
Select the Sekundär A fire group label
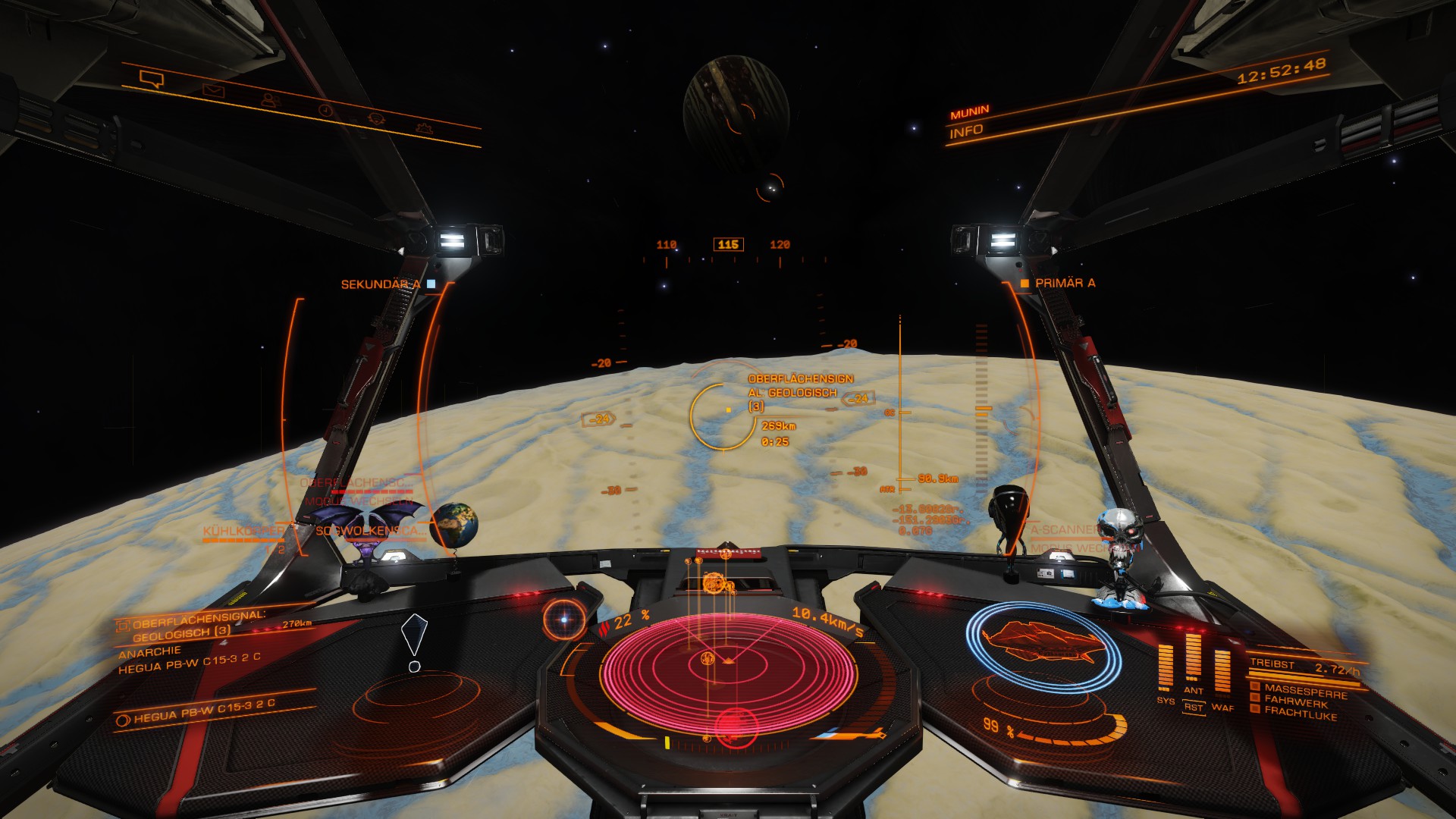381,284
